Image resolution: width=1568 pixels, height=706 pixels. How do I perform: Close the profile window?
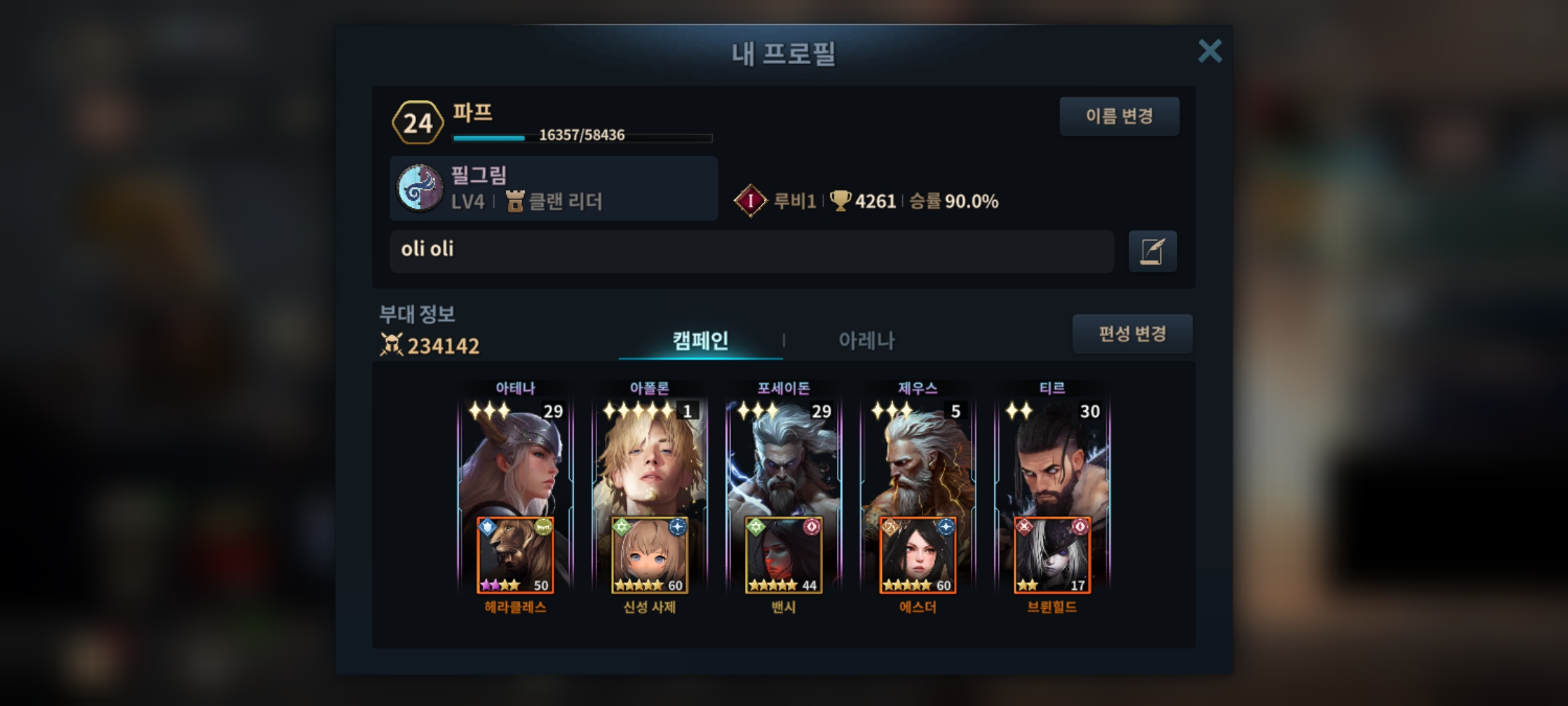click(x=1209, y=51)
